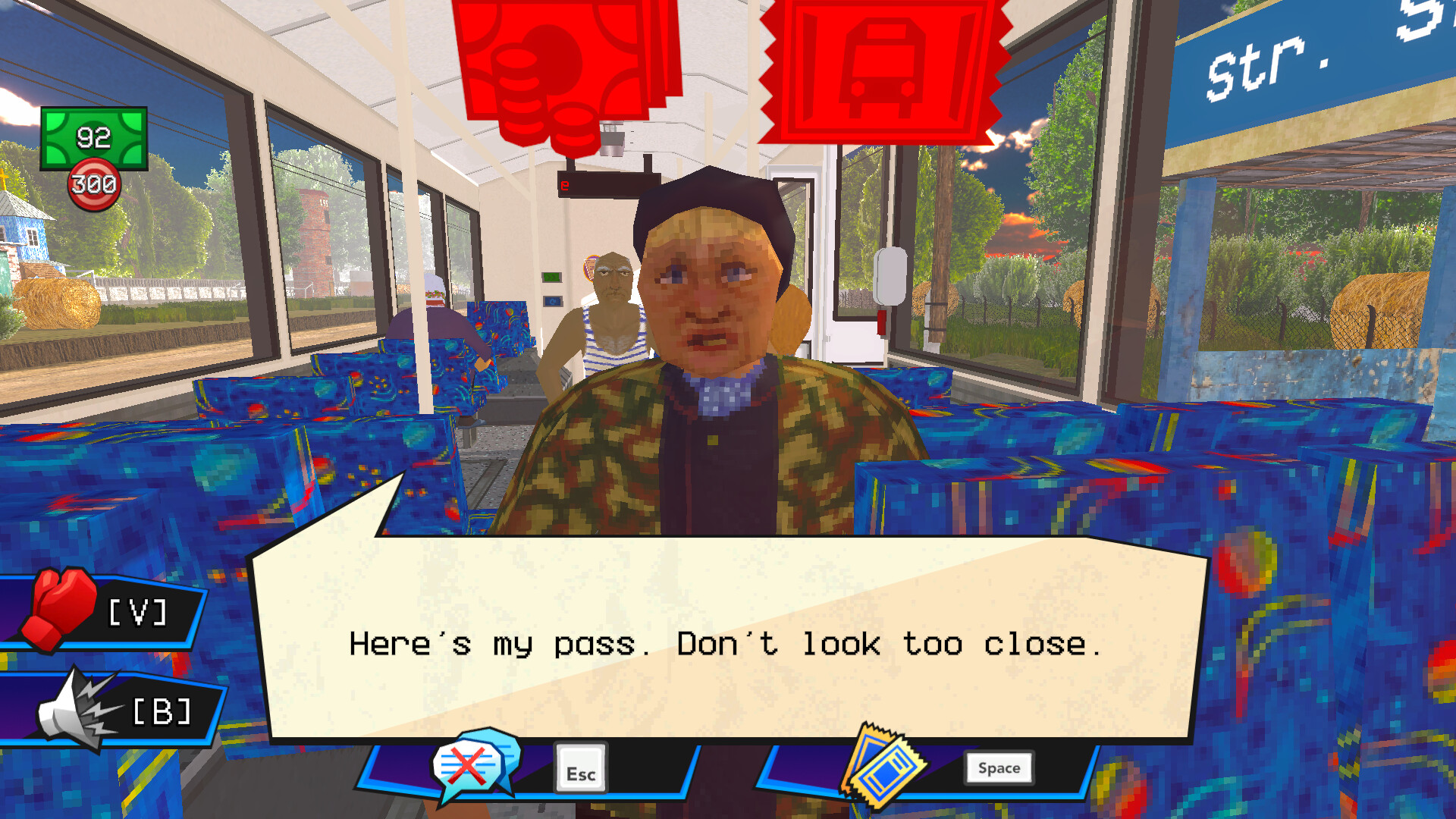Click the green arrows door-open panel button
The width and height of the screenshot is (1456, 819).
point(551,277)
